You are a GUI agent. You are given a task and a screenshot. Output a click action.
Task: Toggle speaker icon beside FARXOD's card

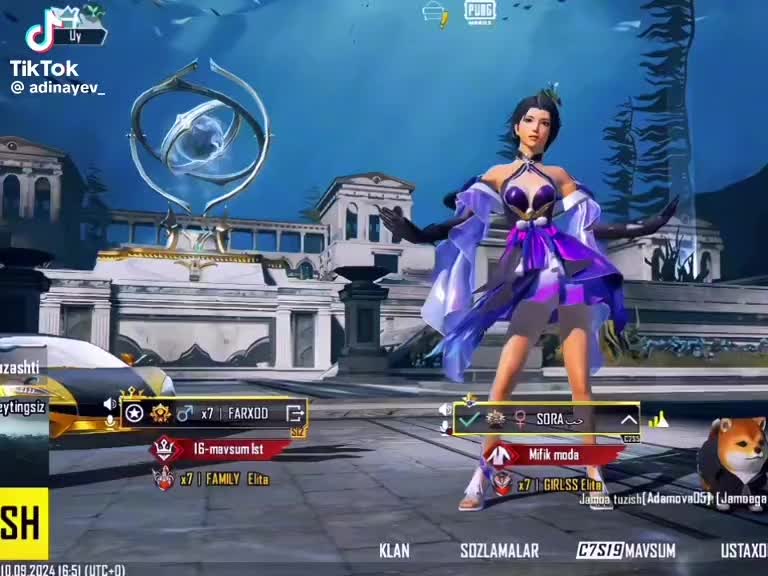(x=110, y=404)
